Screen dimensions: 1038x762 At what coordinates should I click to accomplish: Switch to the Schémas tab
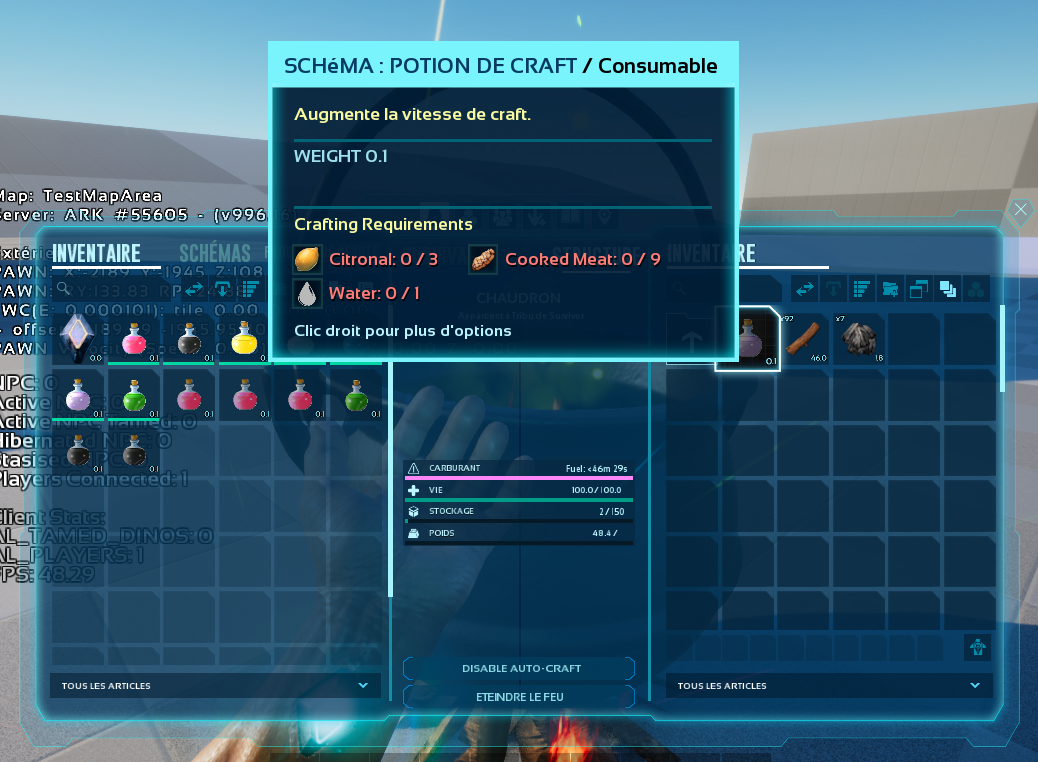pos(214,254)
